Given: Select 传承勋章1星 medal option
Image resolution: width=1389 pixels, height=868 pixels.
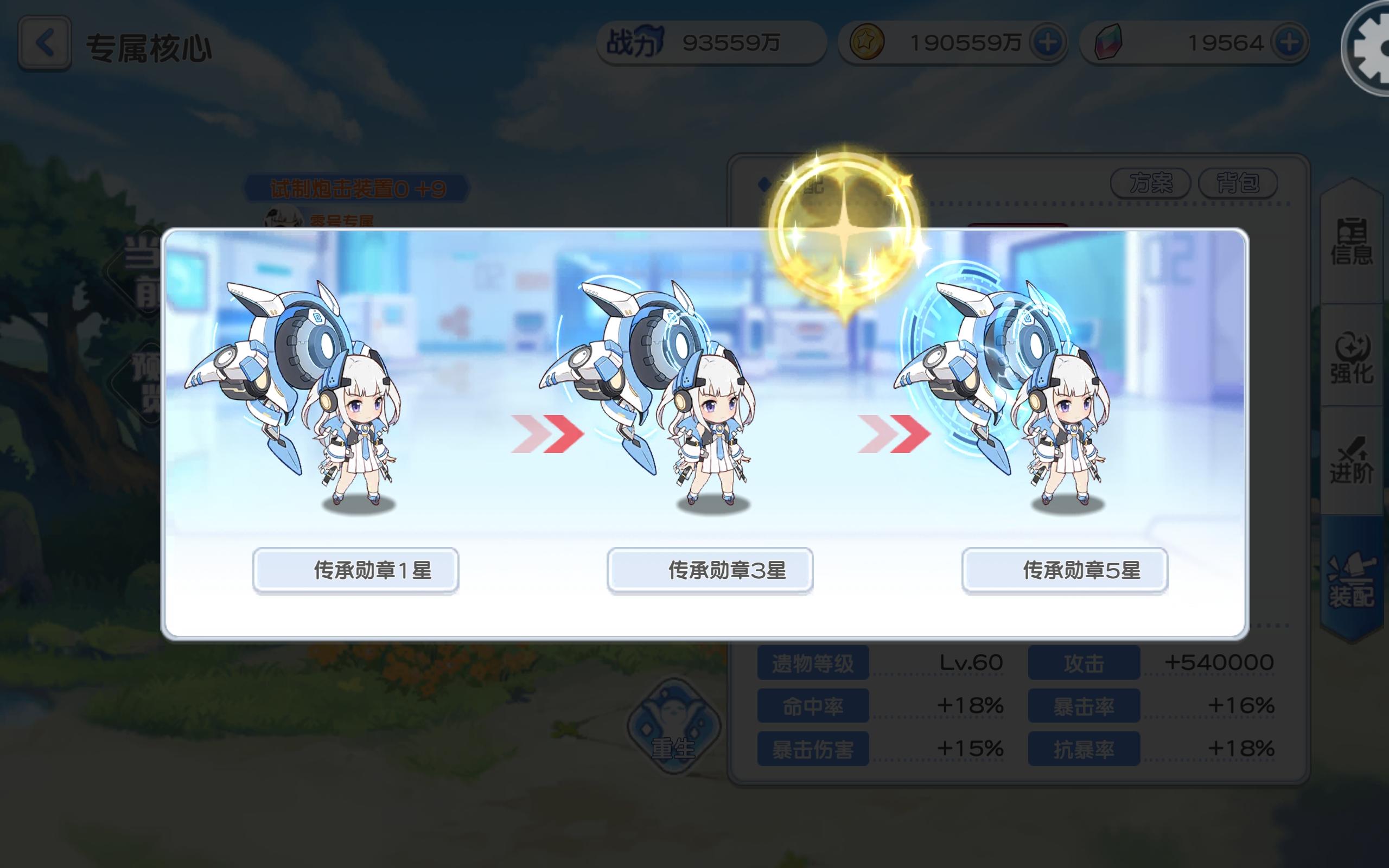Looking at the screenshot, I should 356,570.
